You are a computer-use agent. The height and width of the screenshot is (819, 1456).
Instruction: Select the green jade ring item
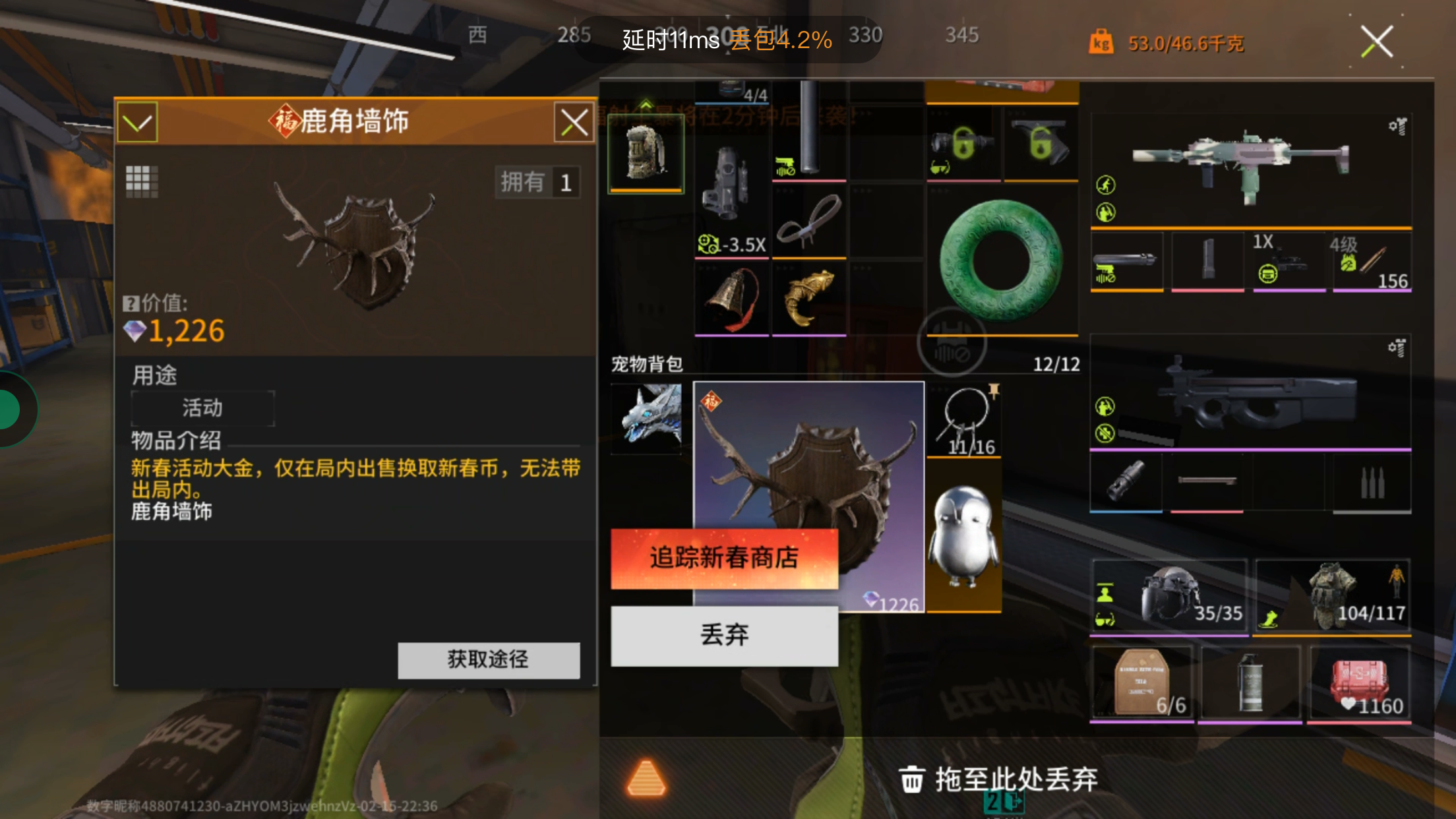1001,260
